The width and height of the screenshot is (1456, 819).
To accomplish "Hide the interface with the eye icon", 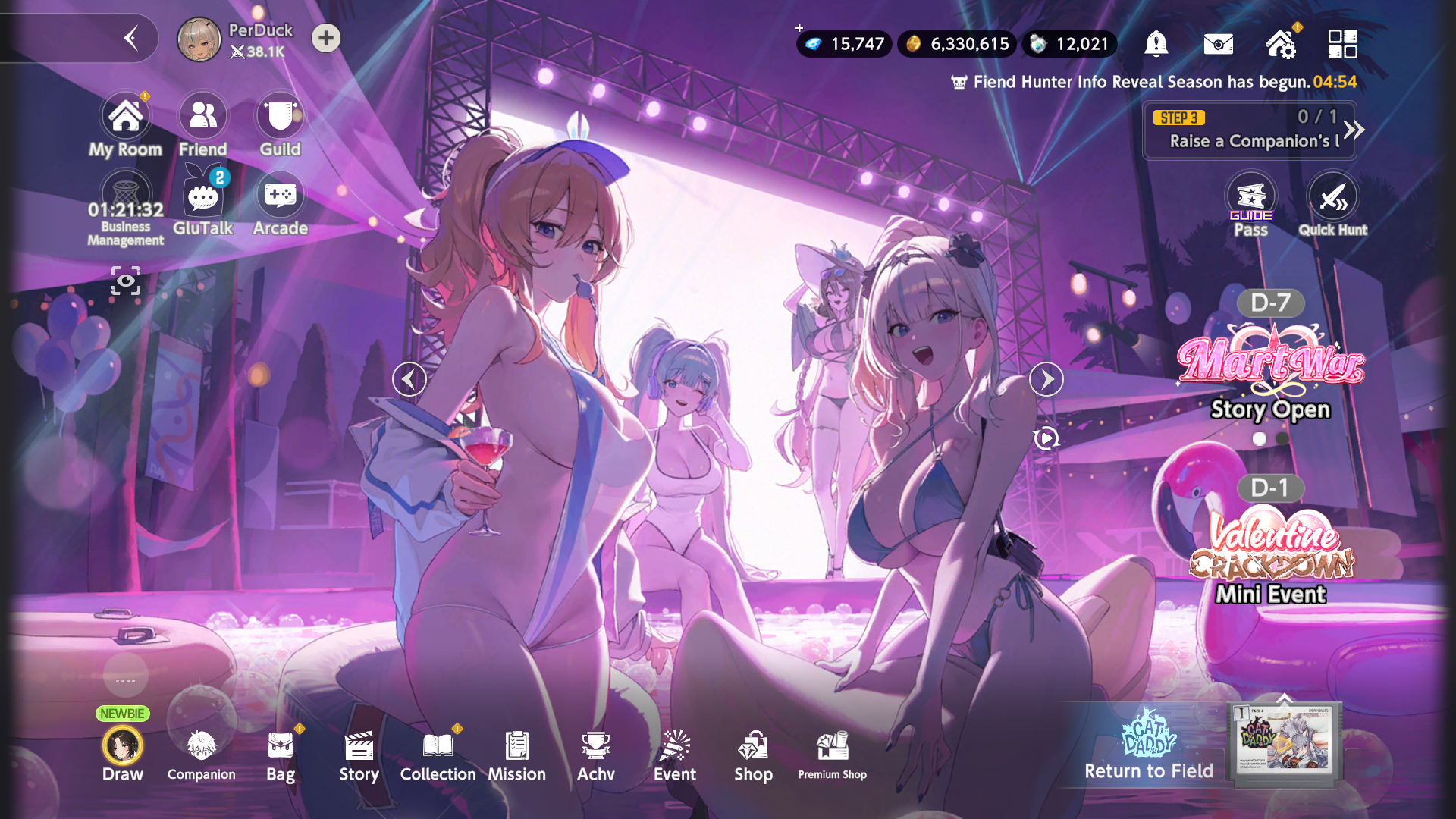I will pyautogui.click(x=126, y=281).
